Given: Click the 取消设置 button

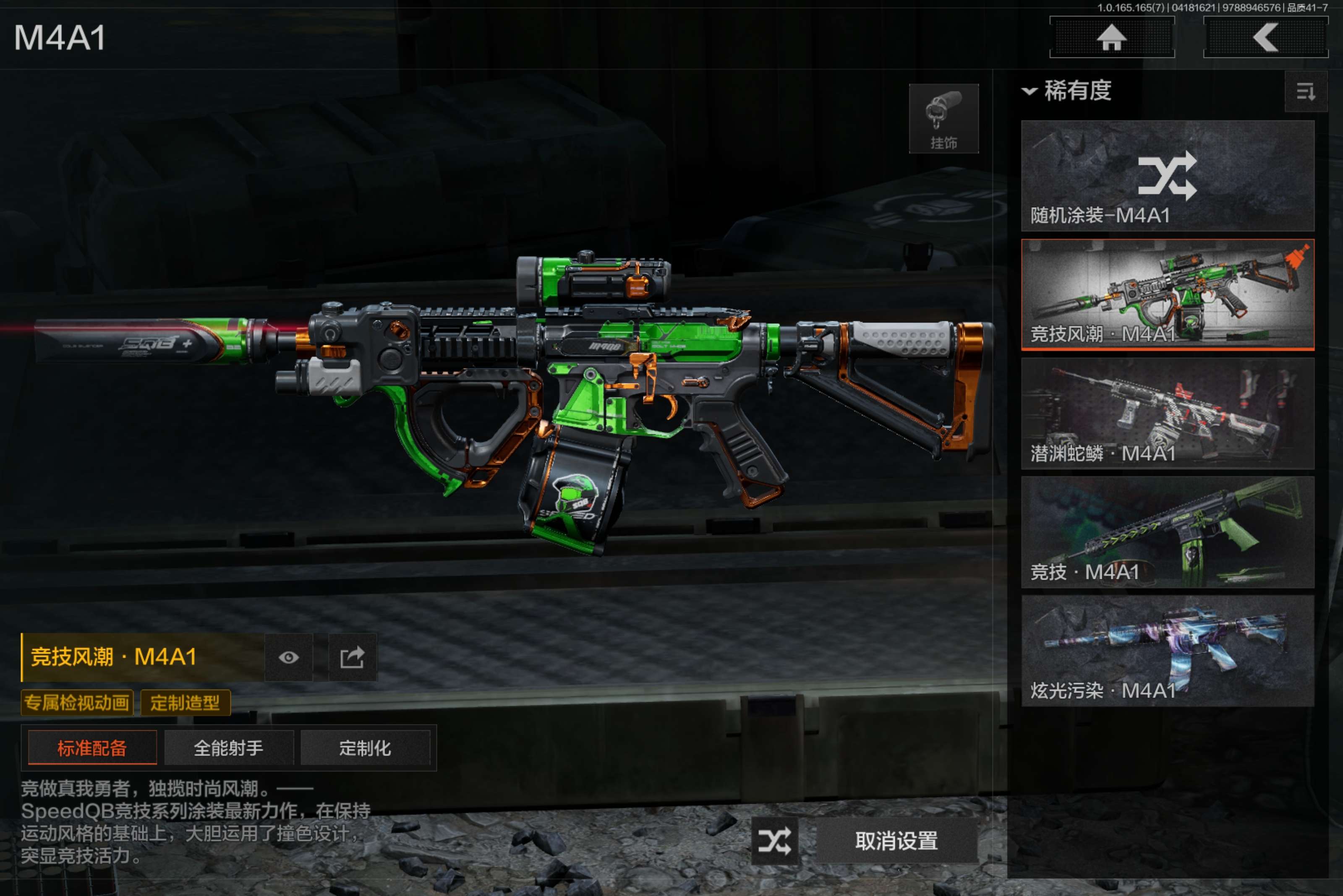Looking at the screenshot, I should (x=896, y=841).
